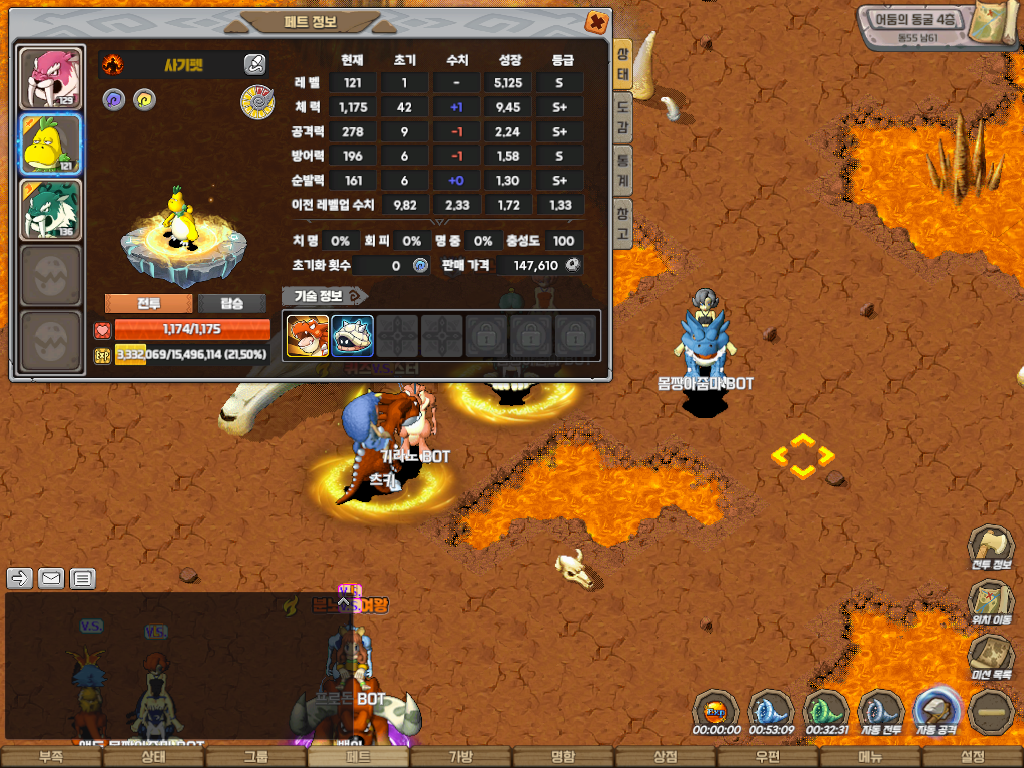Select the green sabertooth pet level 136
This screenshot has width=1024, height=768.
(x=51, y=210)
